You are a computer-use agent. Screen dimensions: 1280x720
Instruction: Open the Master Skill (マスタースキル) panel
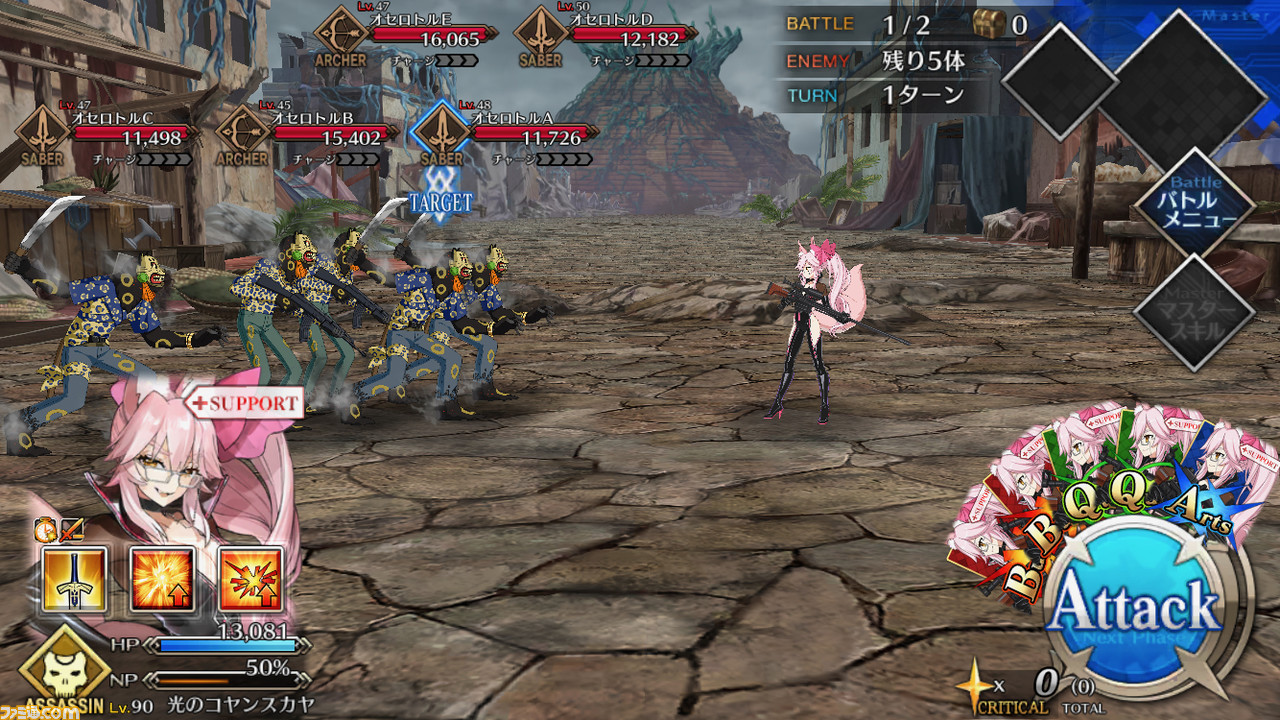1194,313
